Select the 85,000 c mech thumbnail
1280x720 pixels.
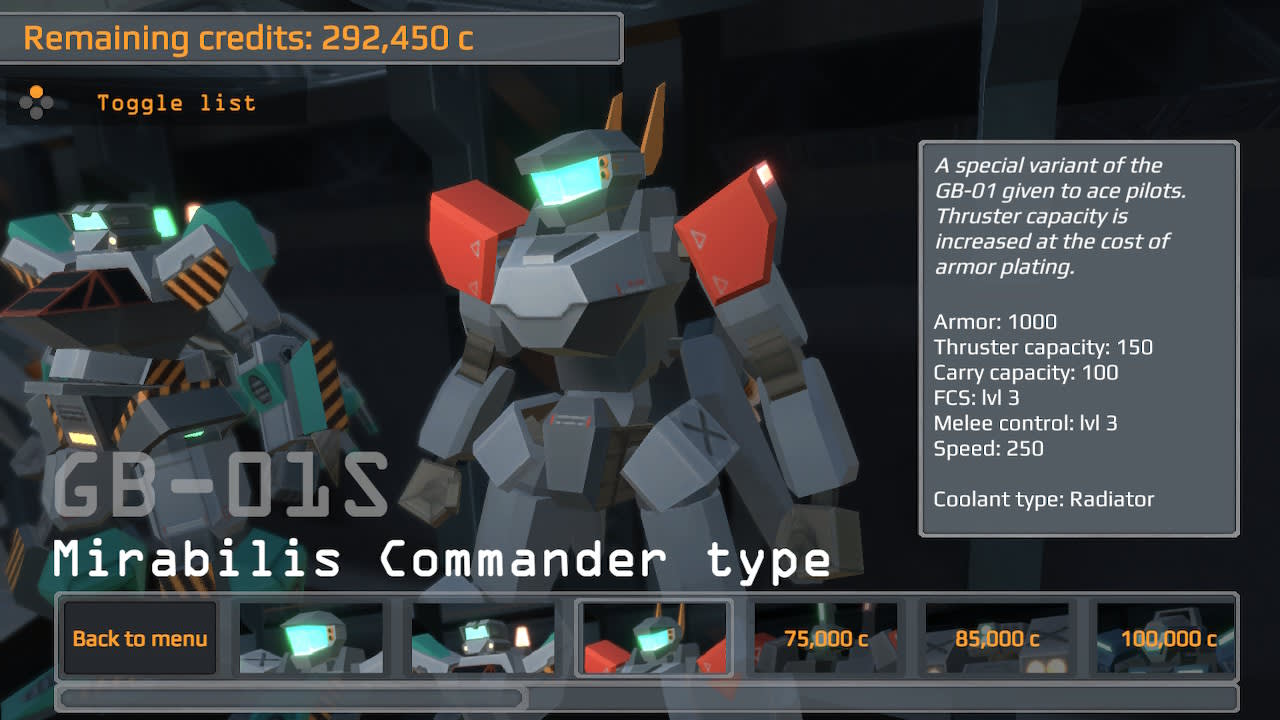pyautogui.click(x=995, y=637)
